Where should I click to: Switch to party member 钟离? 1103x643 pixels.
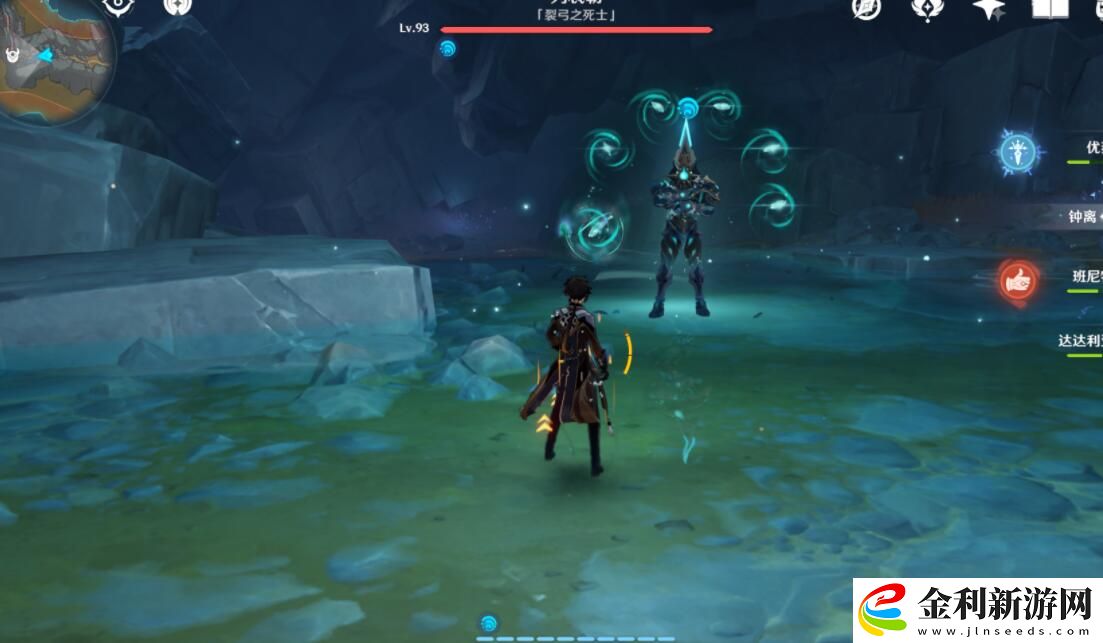pyautogui.click(x=1083, y=216)
